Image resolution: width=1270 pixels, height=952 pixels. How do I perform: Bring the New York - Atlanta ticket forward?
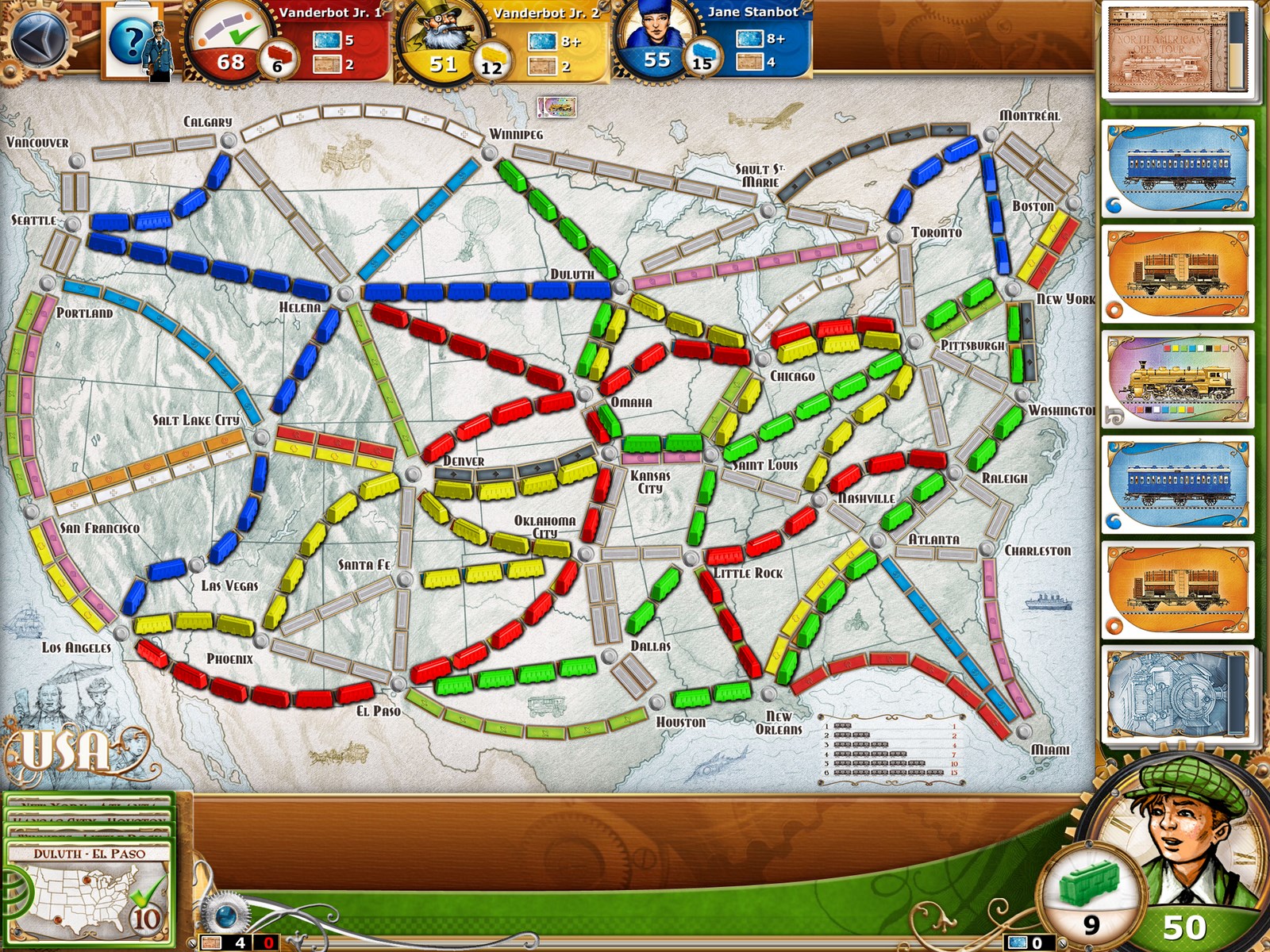89,804
